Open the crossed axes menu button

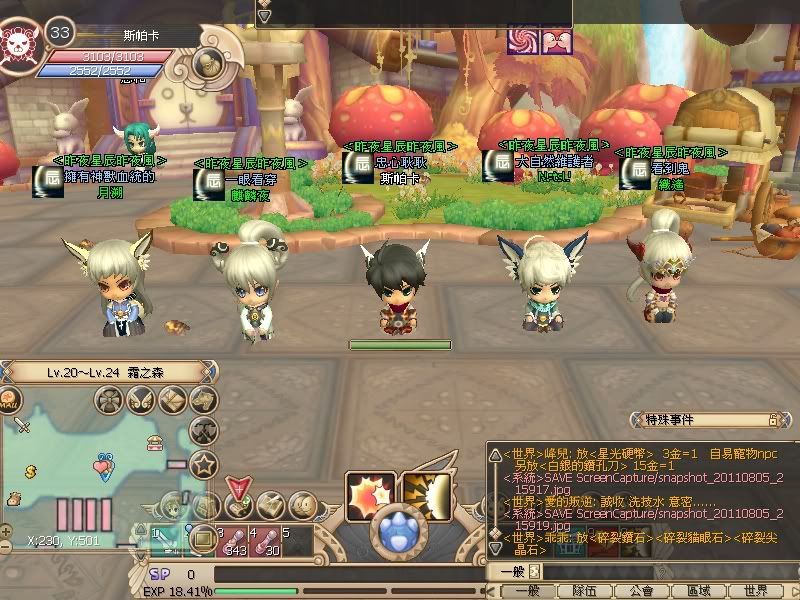click(205, 432)
